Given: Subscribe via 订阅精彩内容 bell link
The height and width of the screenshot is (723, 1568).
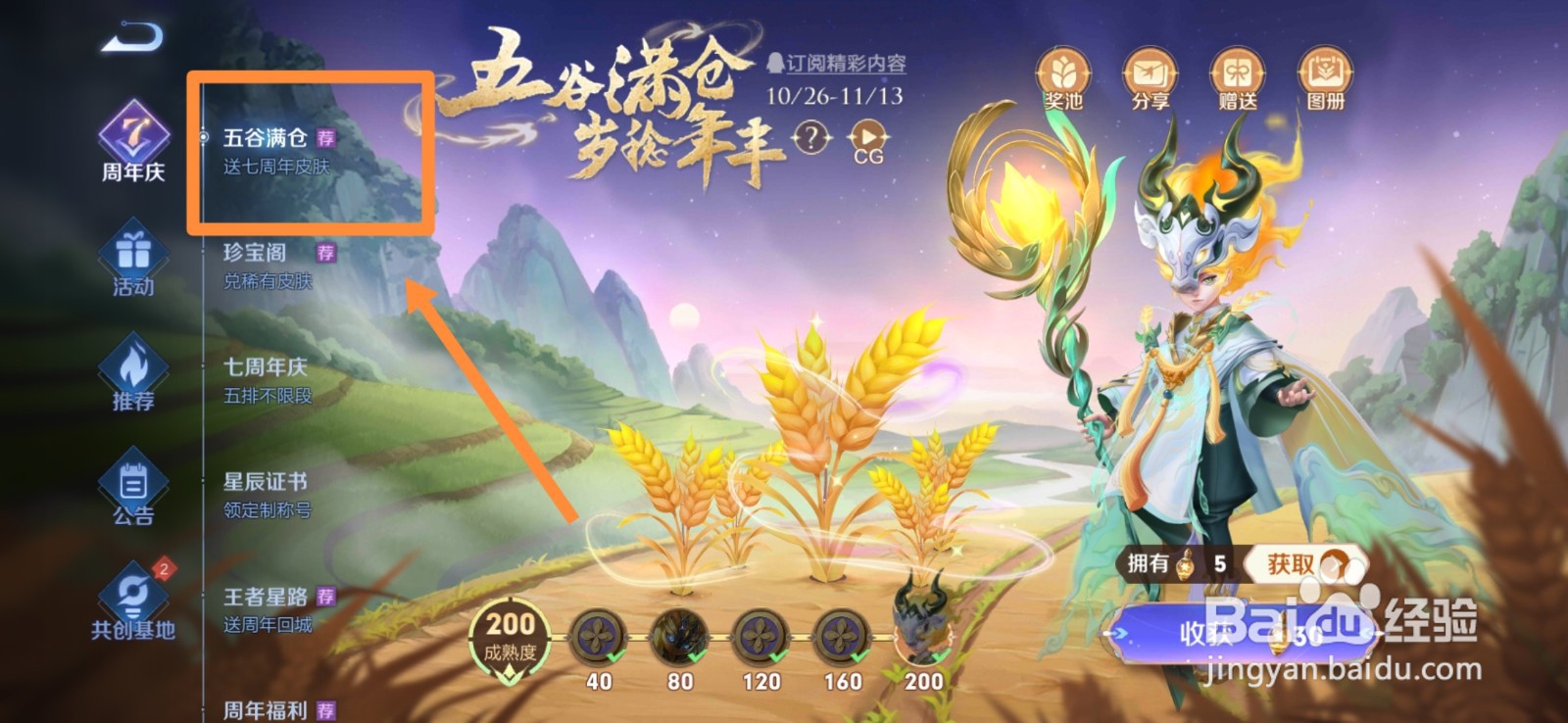Looking at the screenshot, I should point(841,61).
